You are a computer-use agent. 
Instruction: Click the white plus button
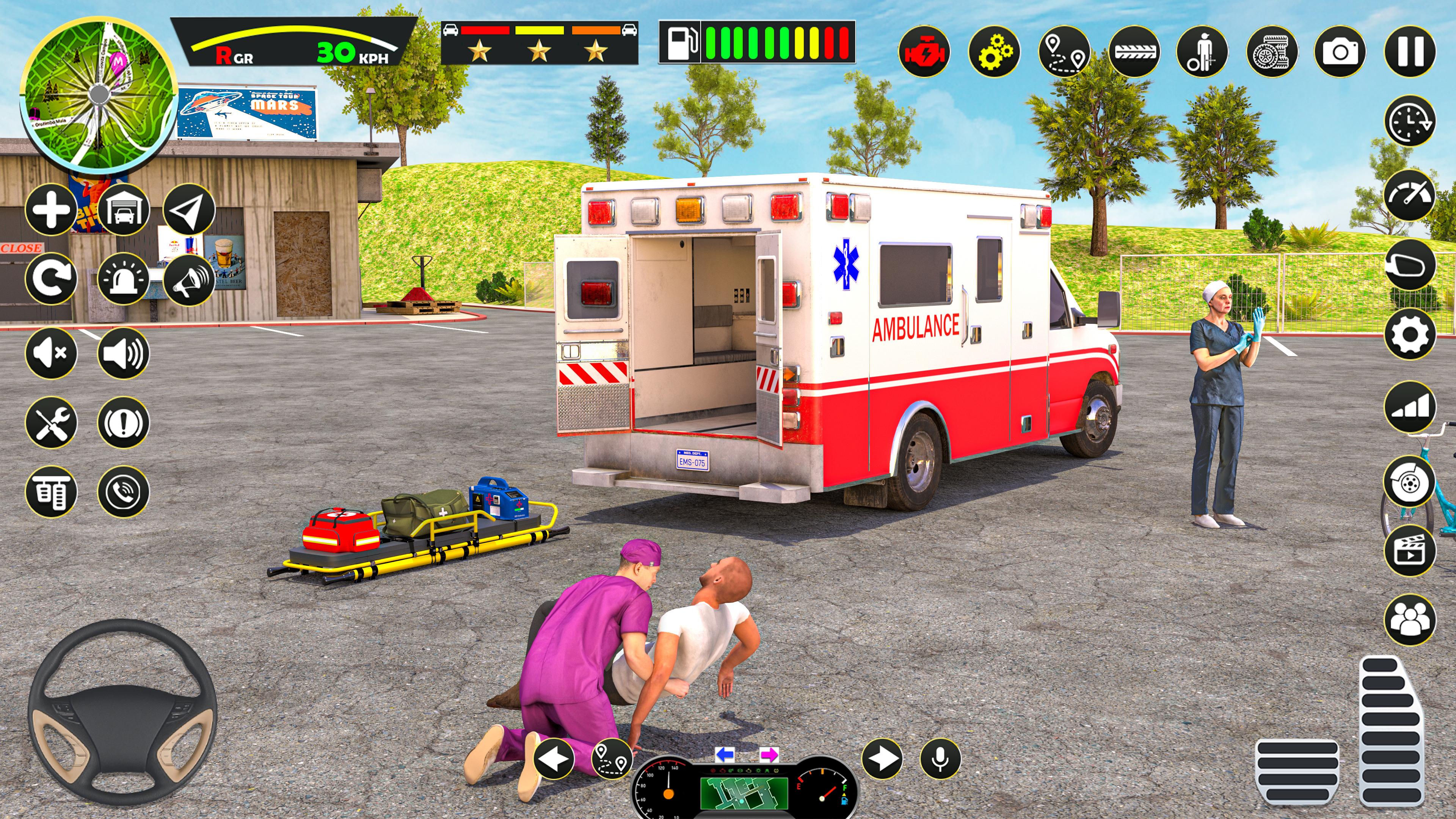(x=51, y=210)
